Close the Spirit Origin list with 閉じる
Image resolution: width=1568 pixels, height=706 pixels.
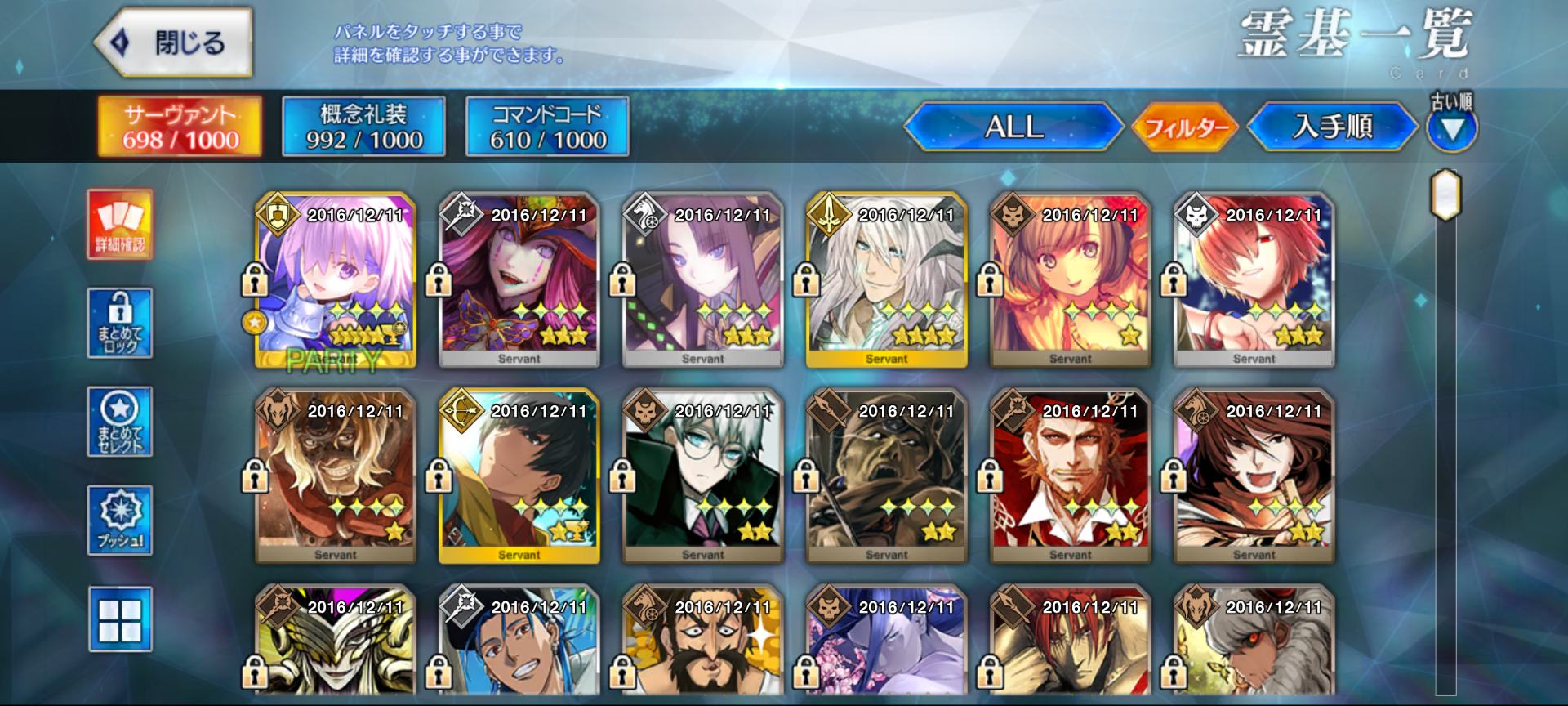pos(174,42)
